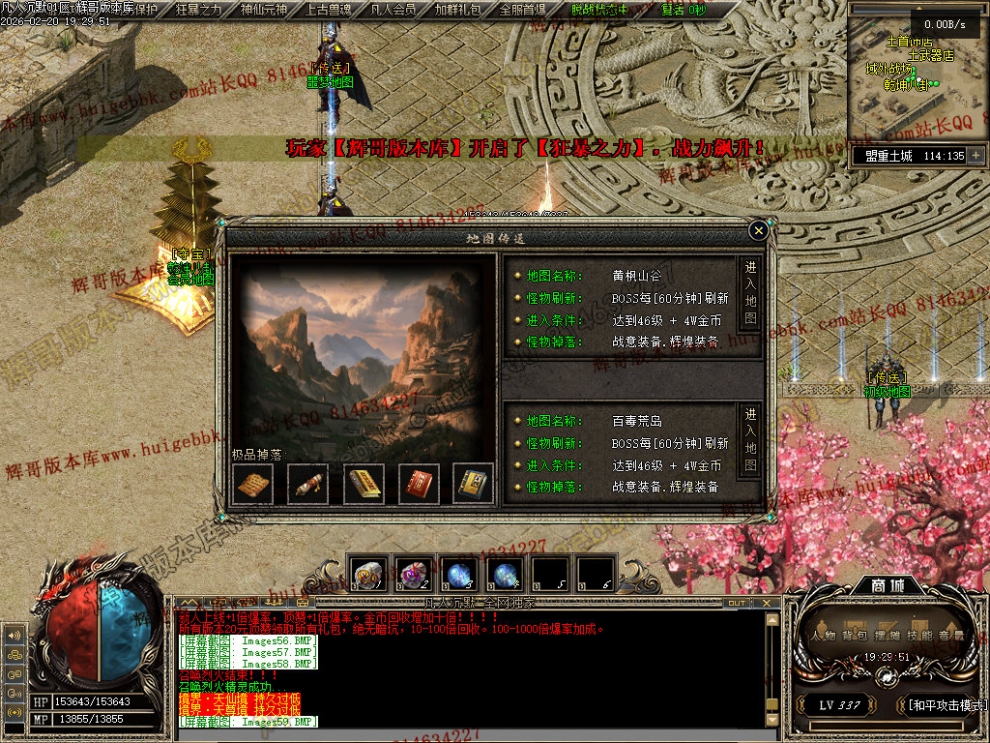Viewport: 990px width, 743px height.
Task: Open the 摆摊 stall panel
Action: (887, 635)
